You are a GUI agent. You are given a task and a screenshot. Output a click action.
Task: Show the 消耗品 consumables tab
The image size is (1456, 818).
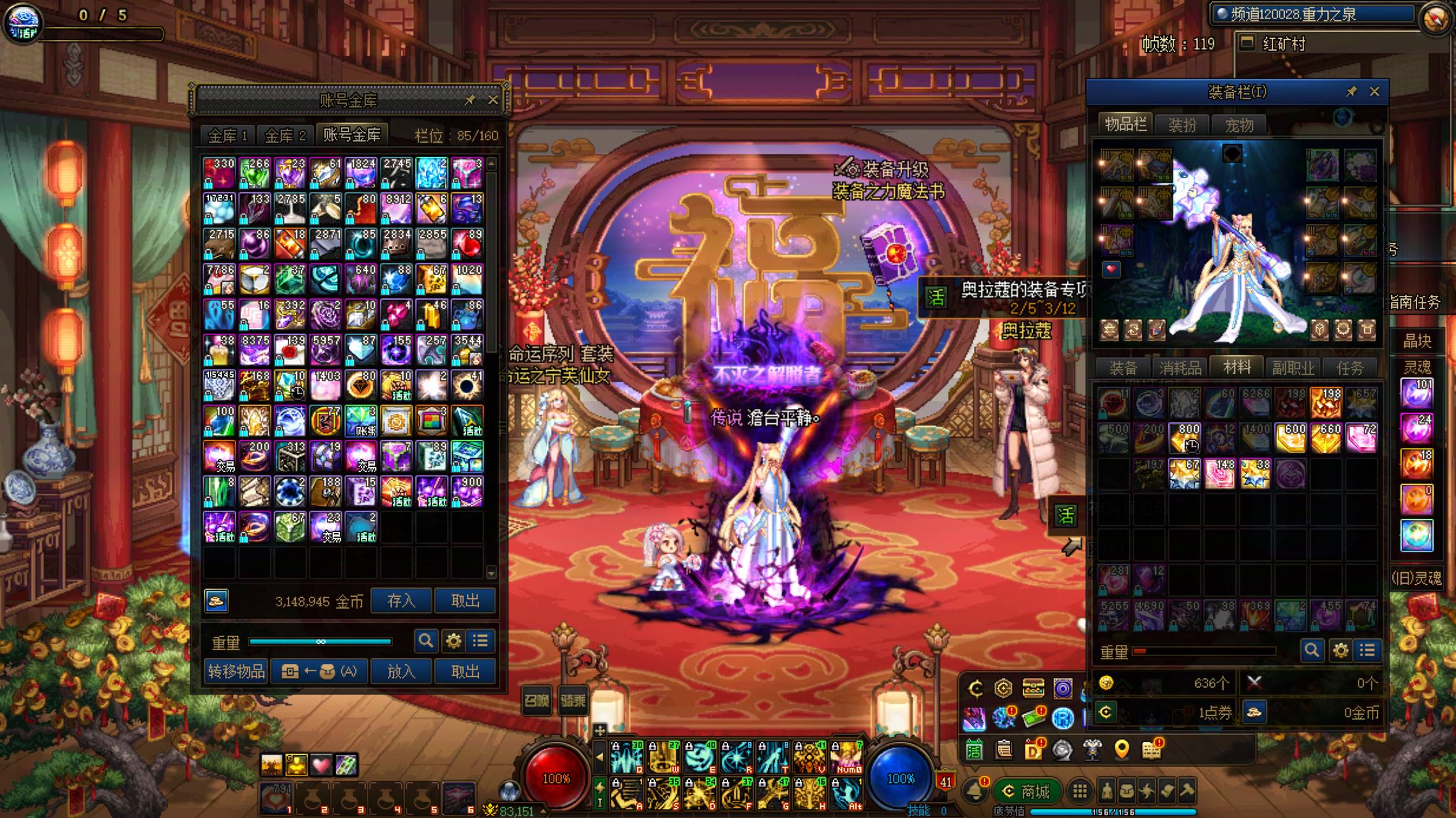(x=1180, y=368)
